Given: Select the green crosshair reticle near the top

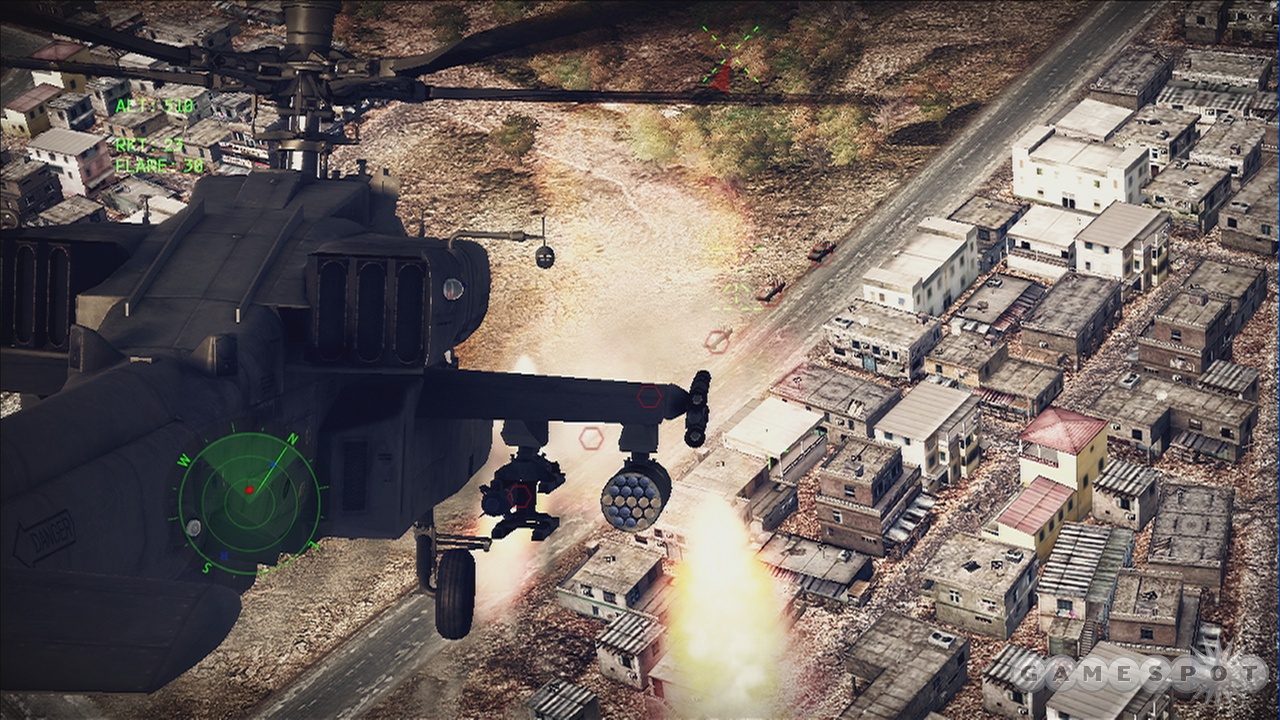Looking at the screenshot, I should coord(729,55).
